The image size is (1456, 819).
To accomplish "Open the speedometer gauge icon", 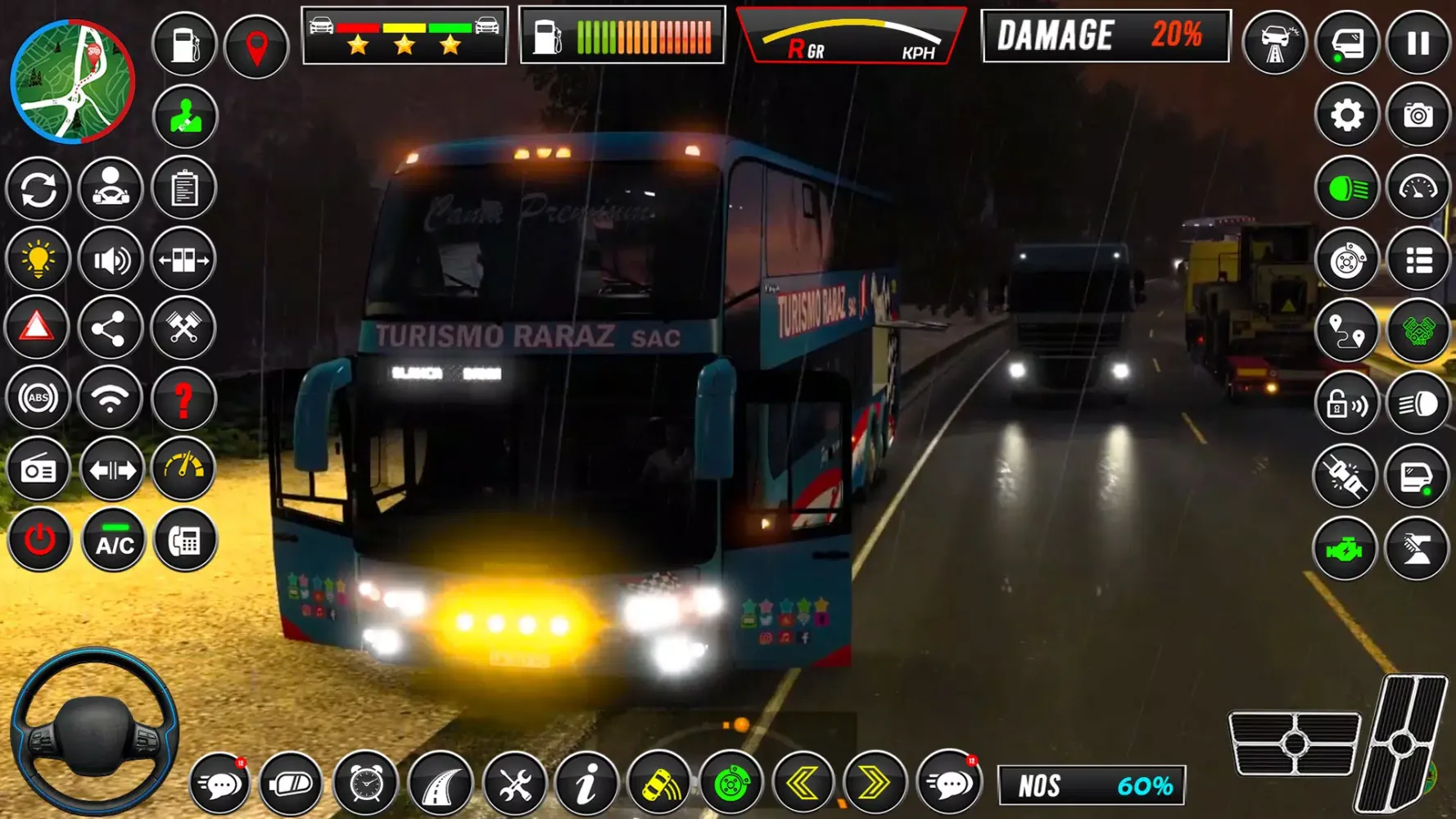I will [1421, 185].
